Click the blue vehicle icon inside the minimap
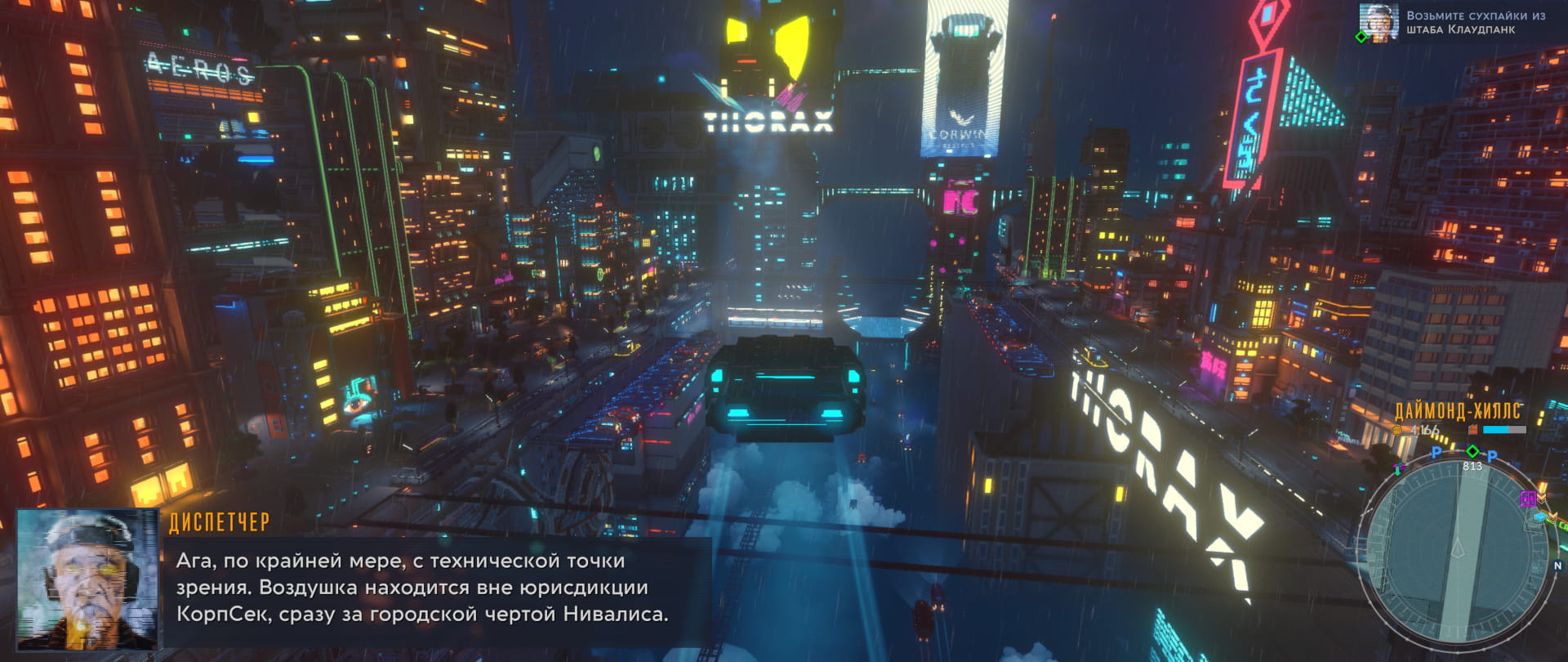Screen dimensions: 1568x662 tap(1539, 517)
